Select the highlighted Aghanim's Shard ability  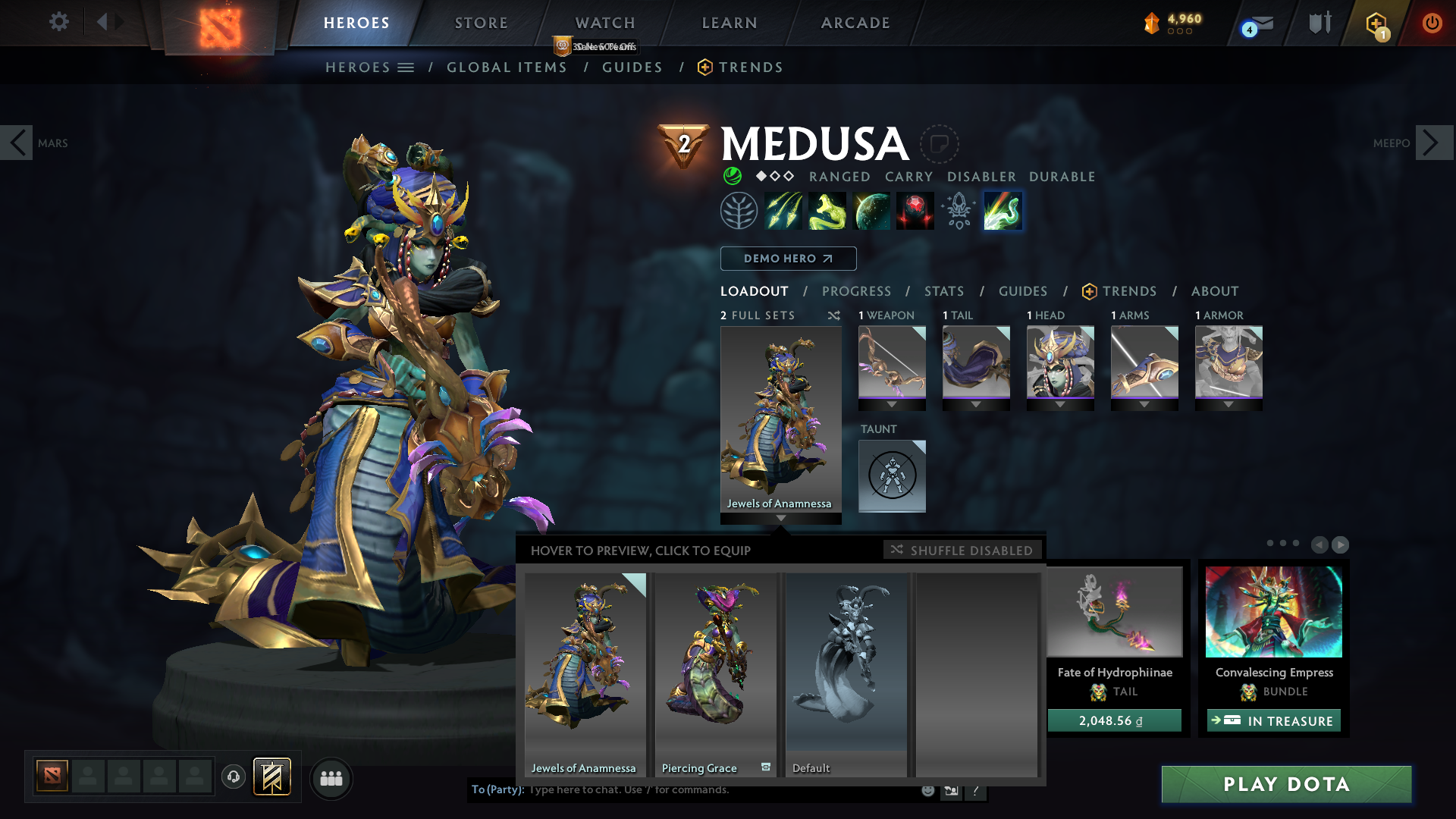pyautogui.click(x=1002, y=210)
